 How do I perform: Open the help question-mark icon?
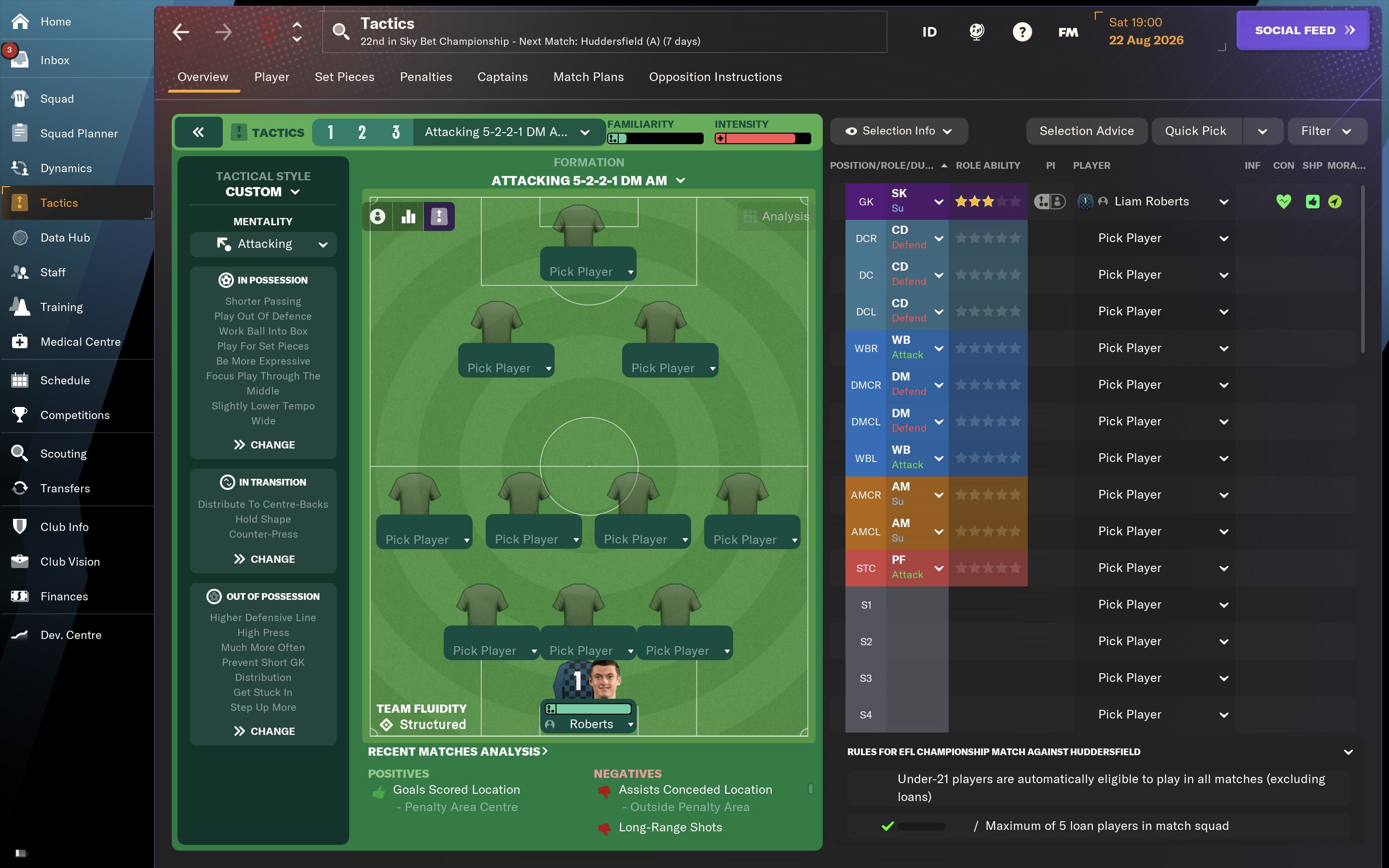(x=1022, y=31)
